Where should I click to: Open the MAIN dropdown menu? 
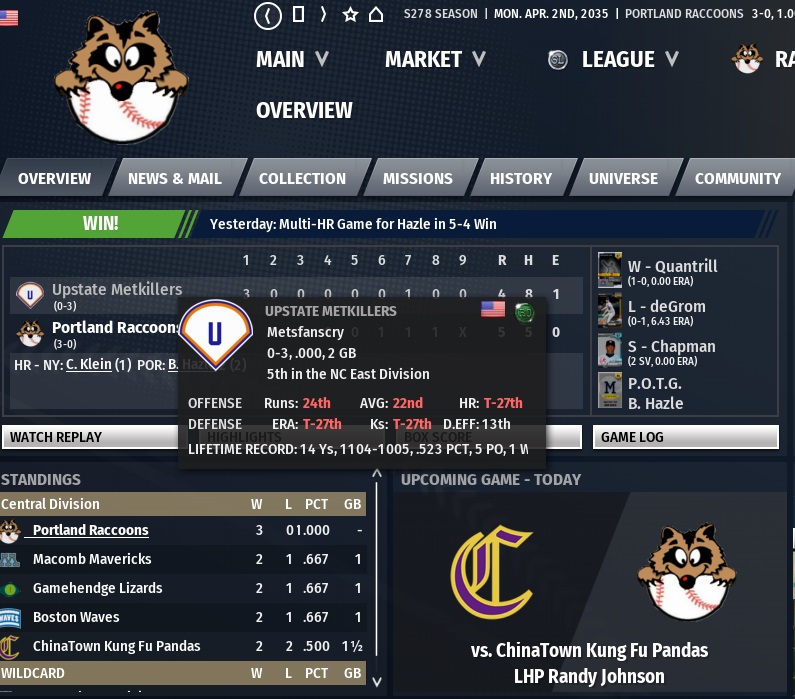(x=291, y=59)
